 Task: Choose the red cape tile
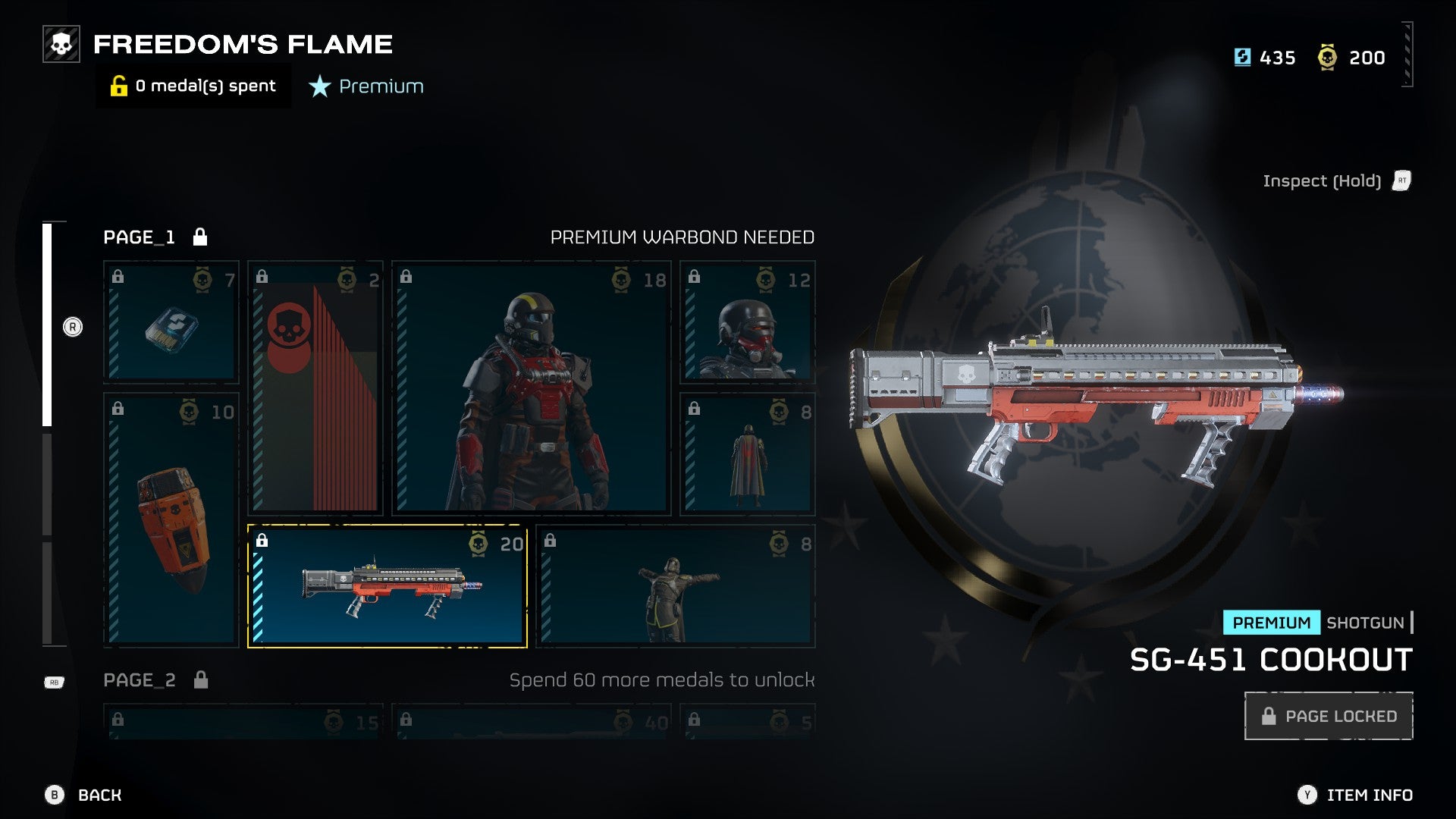click(x=748, y=453)
